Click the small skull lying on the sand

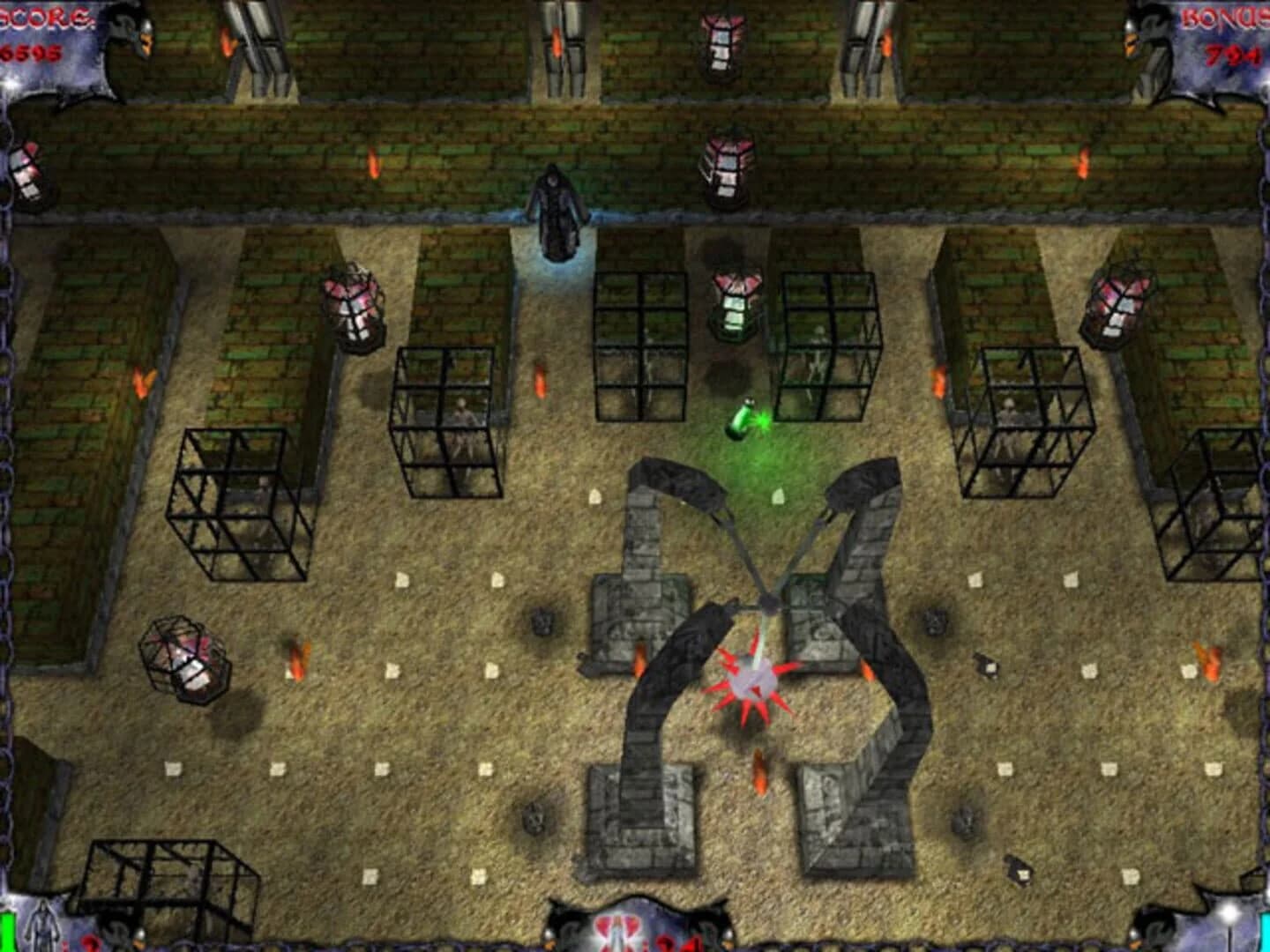(x=534, y=820)
